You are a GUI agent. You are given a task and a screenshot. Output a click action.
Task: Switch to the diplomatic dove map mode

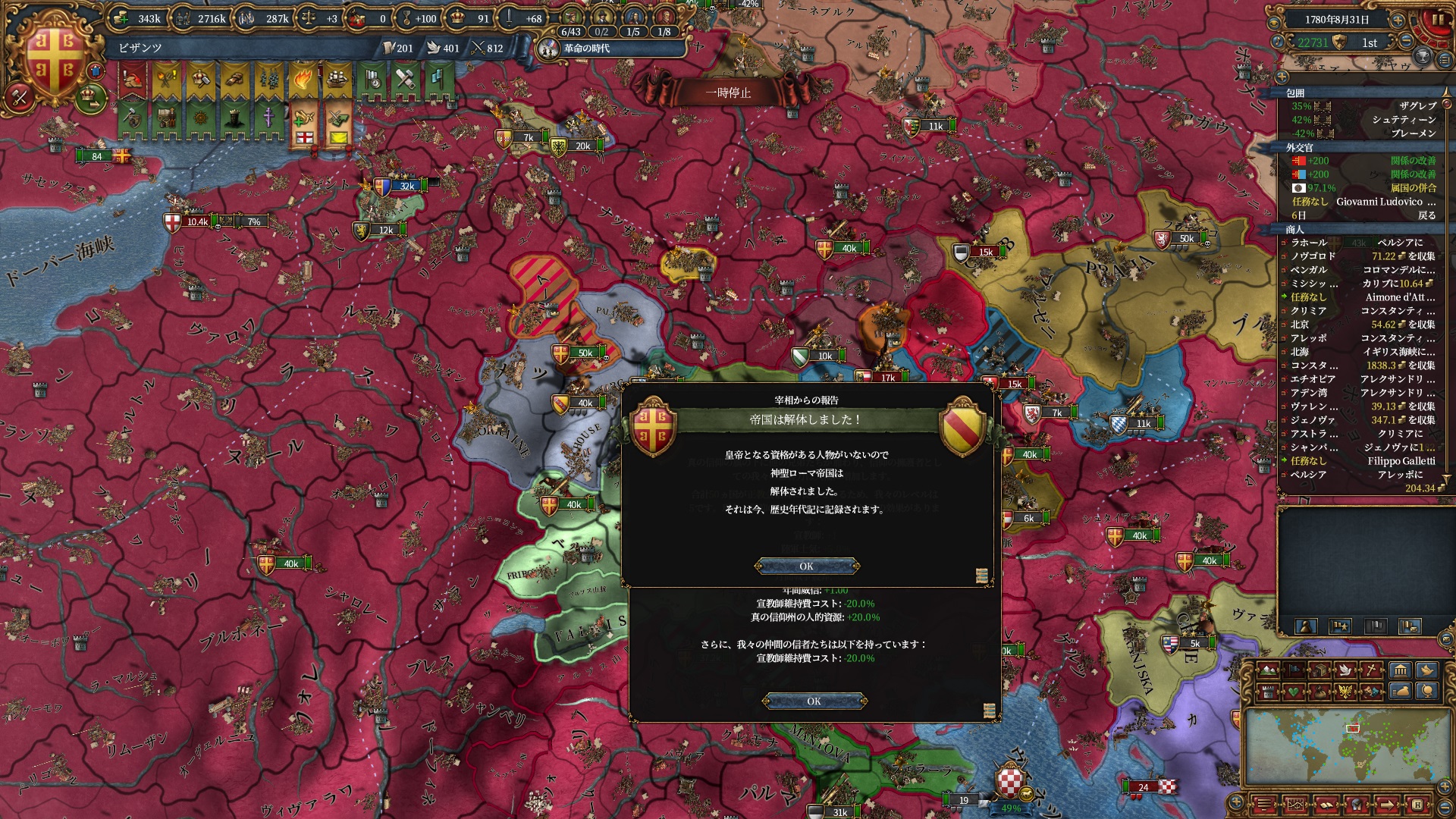[x=1347, y=670]
